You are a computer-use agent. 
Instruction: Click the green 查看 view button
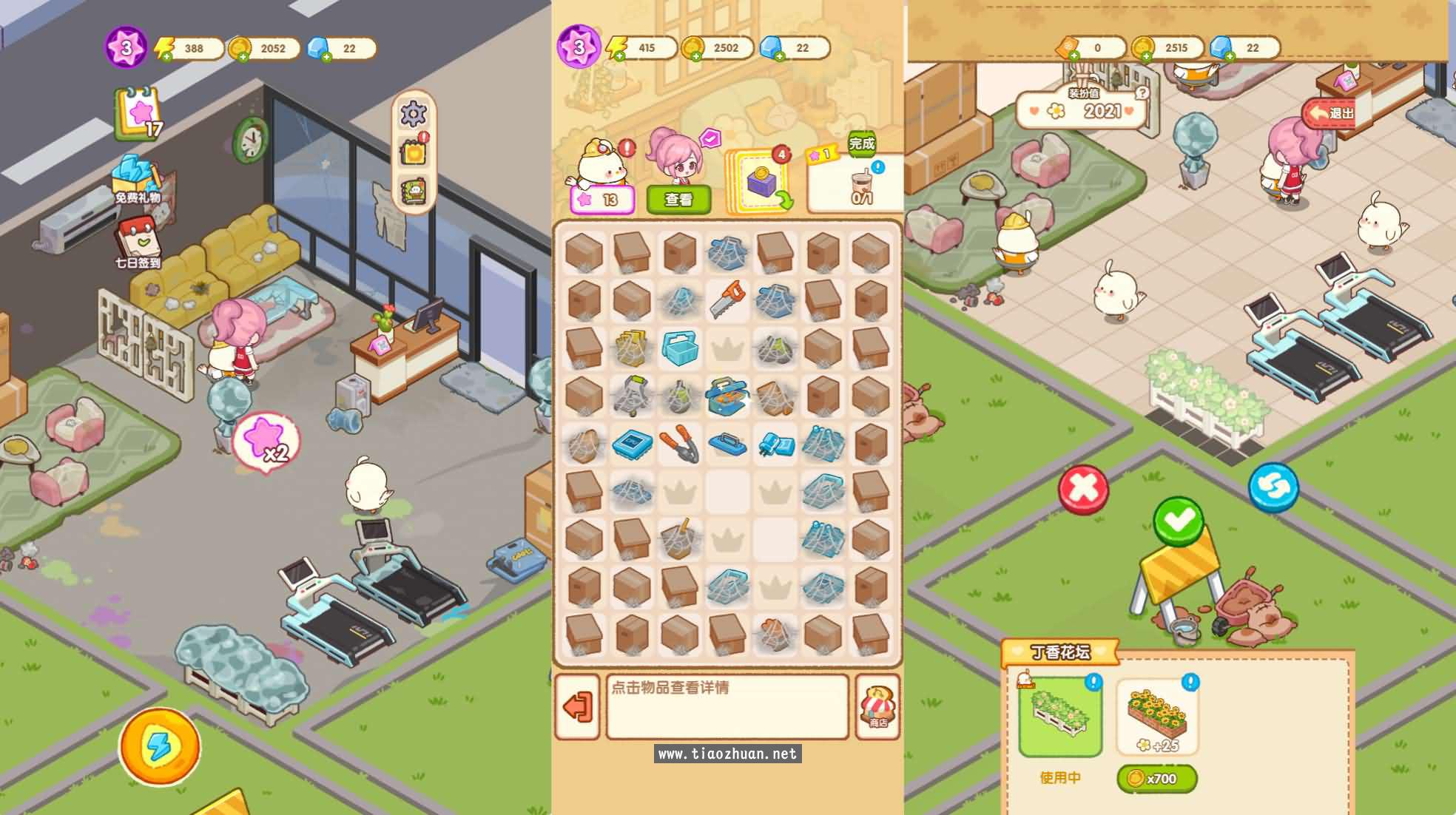[678, 200]
